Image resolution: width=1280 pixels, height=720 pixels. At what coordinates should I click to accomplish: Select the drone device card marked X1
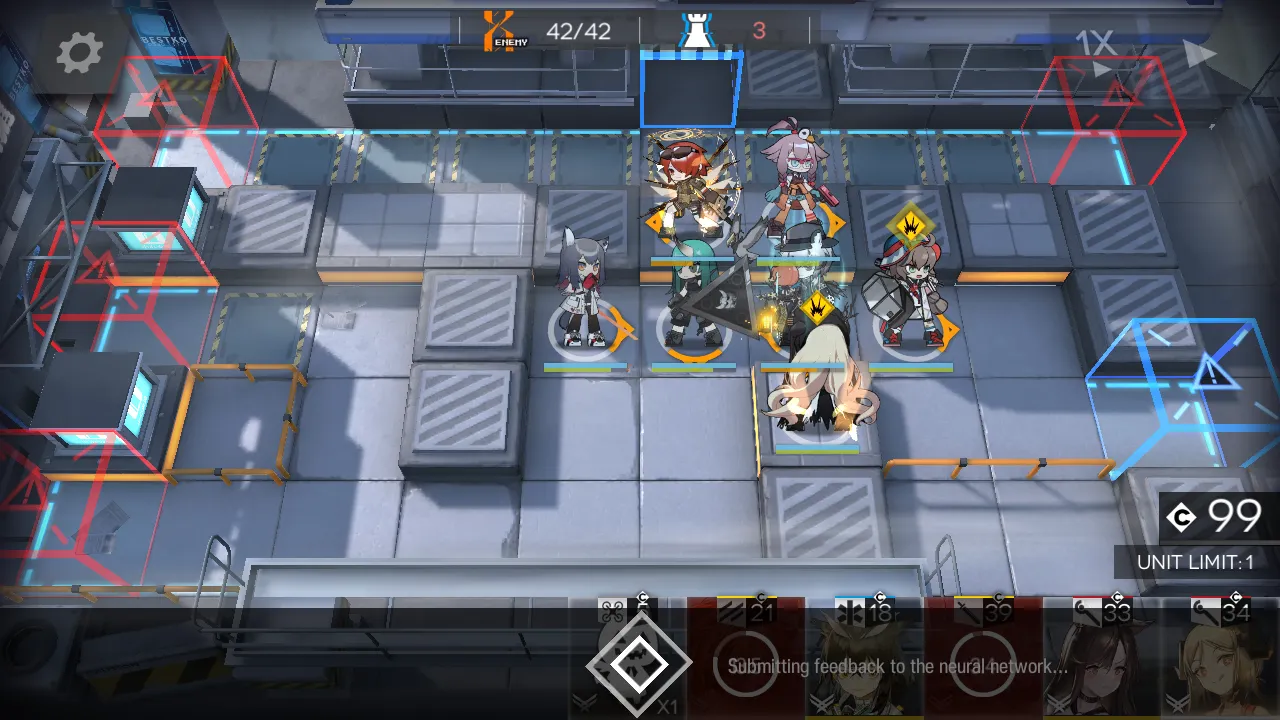click(x=636, y=662)
